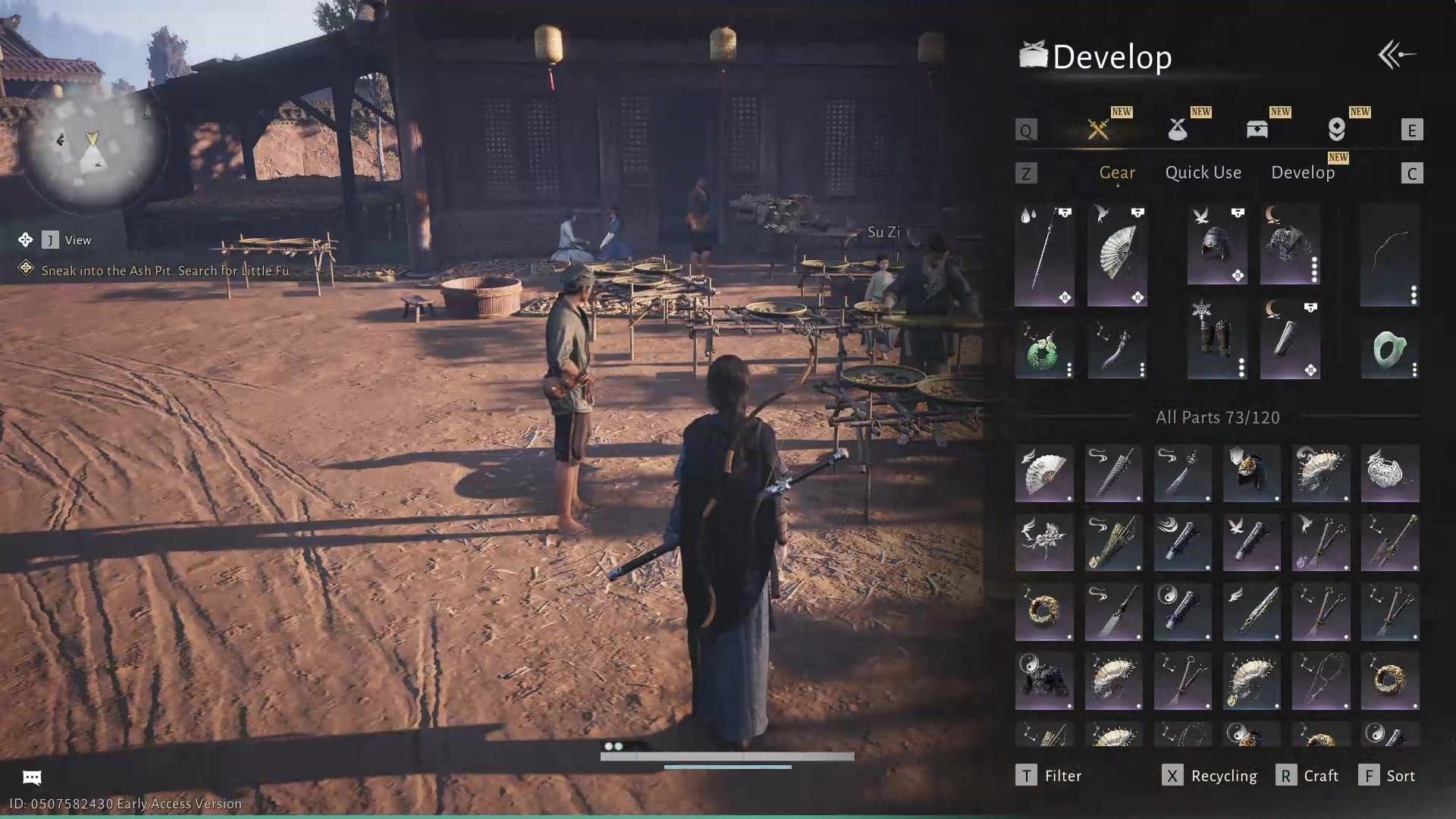
Task: Select the pale jade ring slot
Action: click(1389, 350)
